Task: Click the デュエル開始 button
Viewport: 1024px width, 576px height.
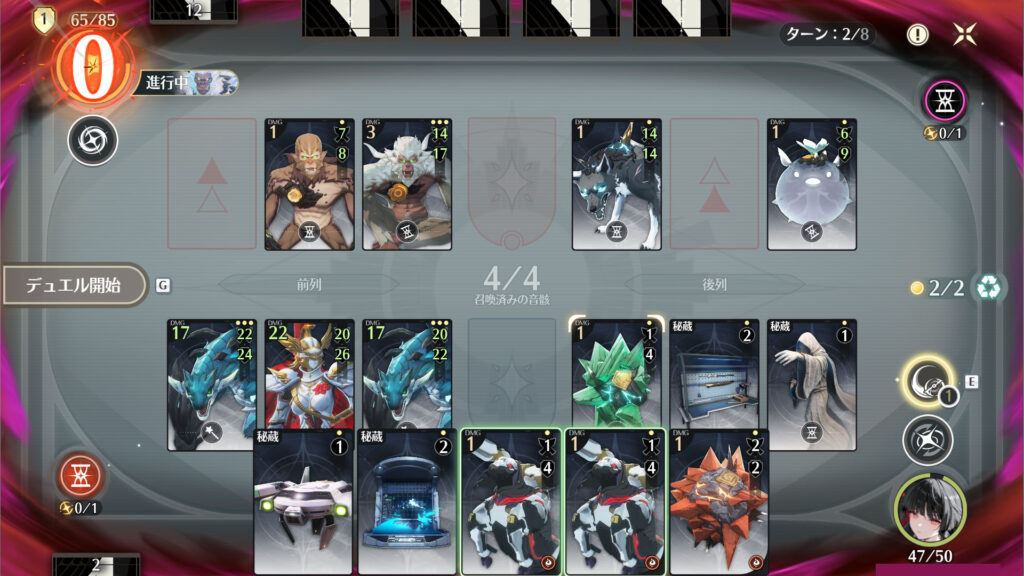Action: pyautogui.click(x=74, y=285)
